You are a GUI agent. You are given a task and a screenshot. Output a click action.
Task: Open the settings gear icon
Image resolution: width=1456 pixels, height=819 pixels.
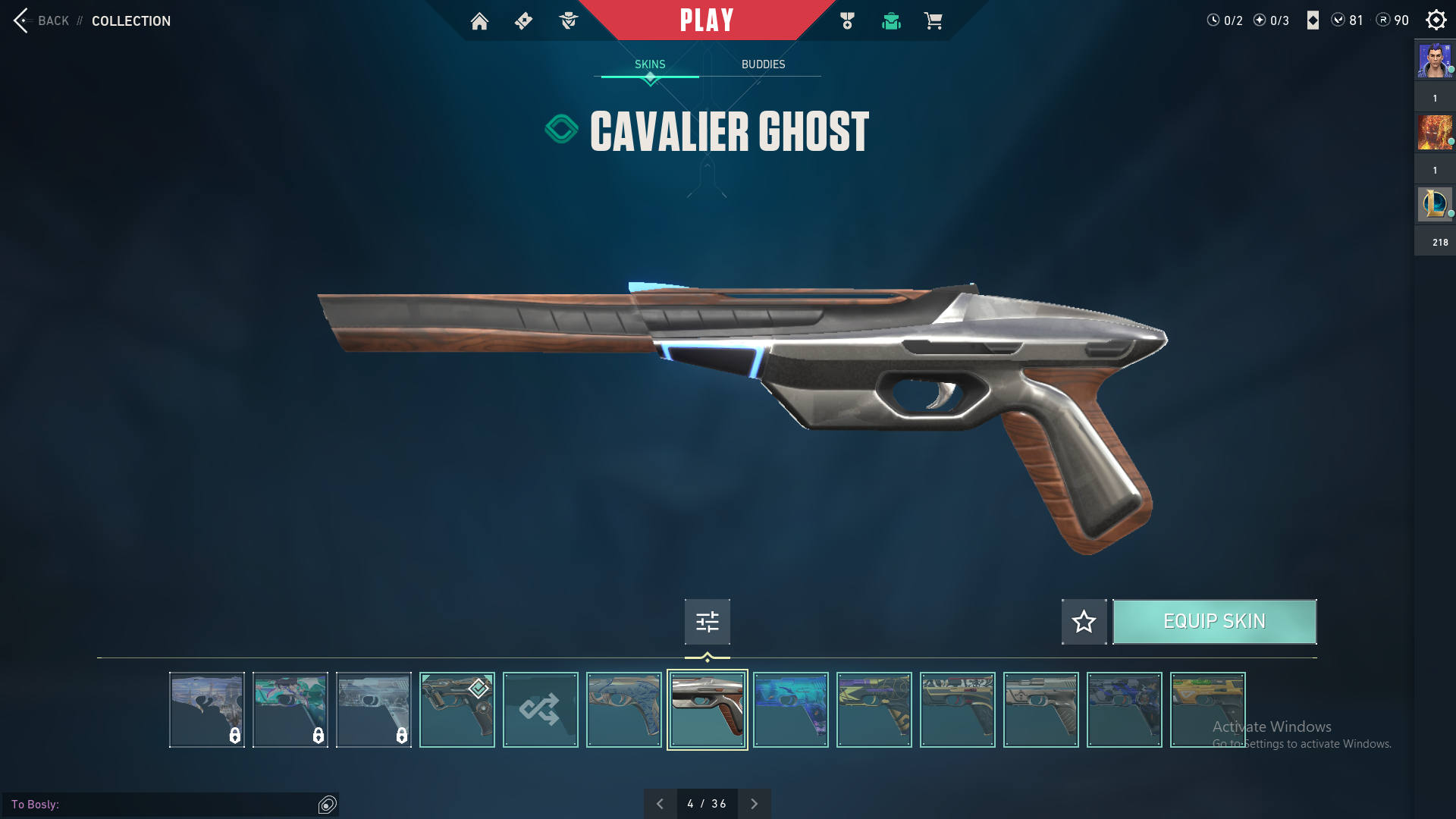point(1436,20)
